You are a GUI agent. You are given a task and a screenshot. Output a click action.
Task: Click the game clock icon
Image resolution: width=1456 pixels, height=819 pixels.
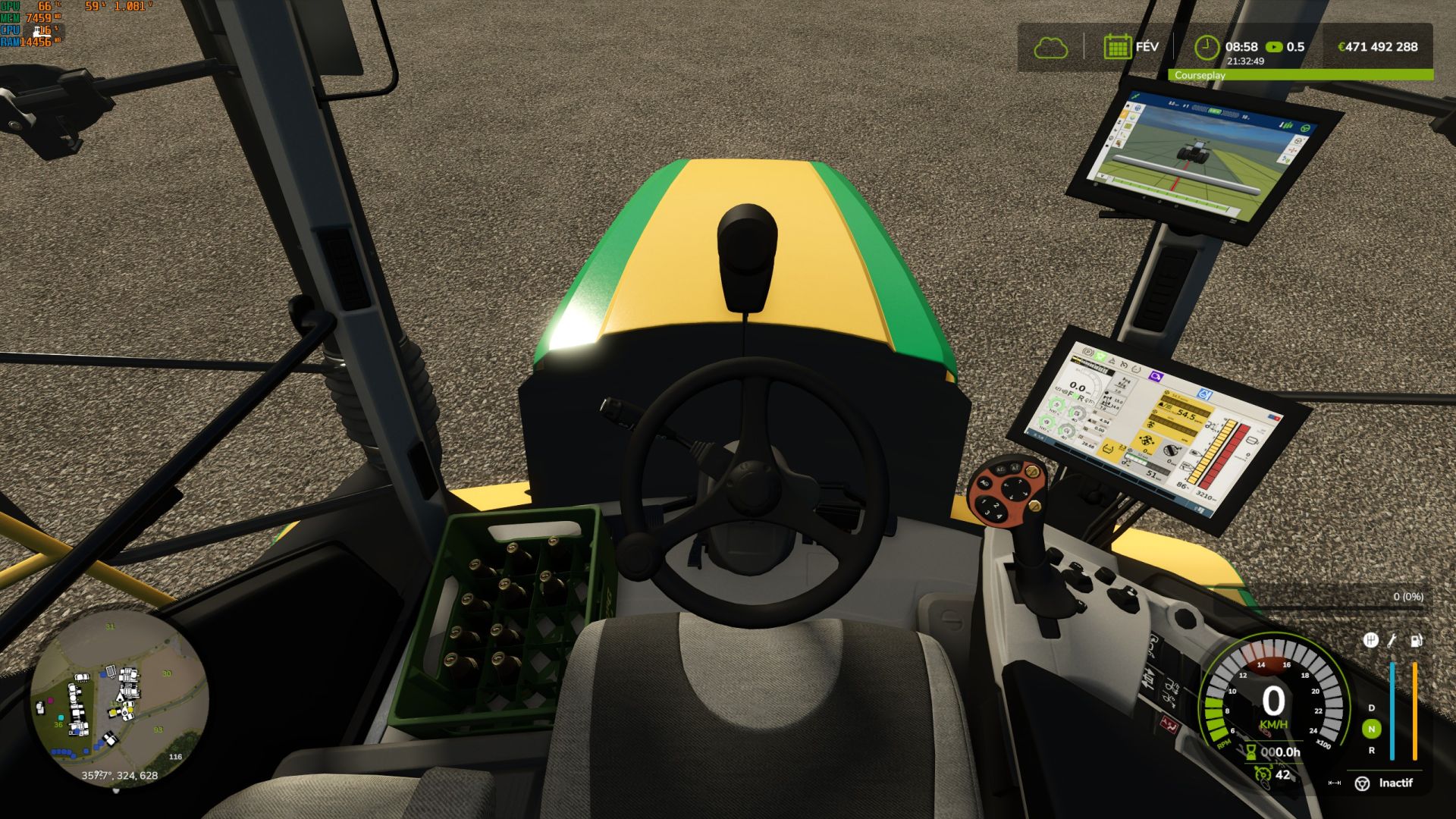pyautogui.click(x=1206, y=47)
